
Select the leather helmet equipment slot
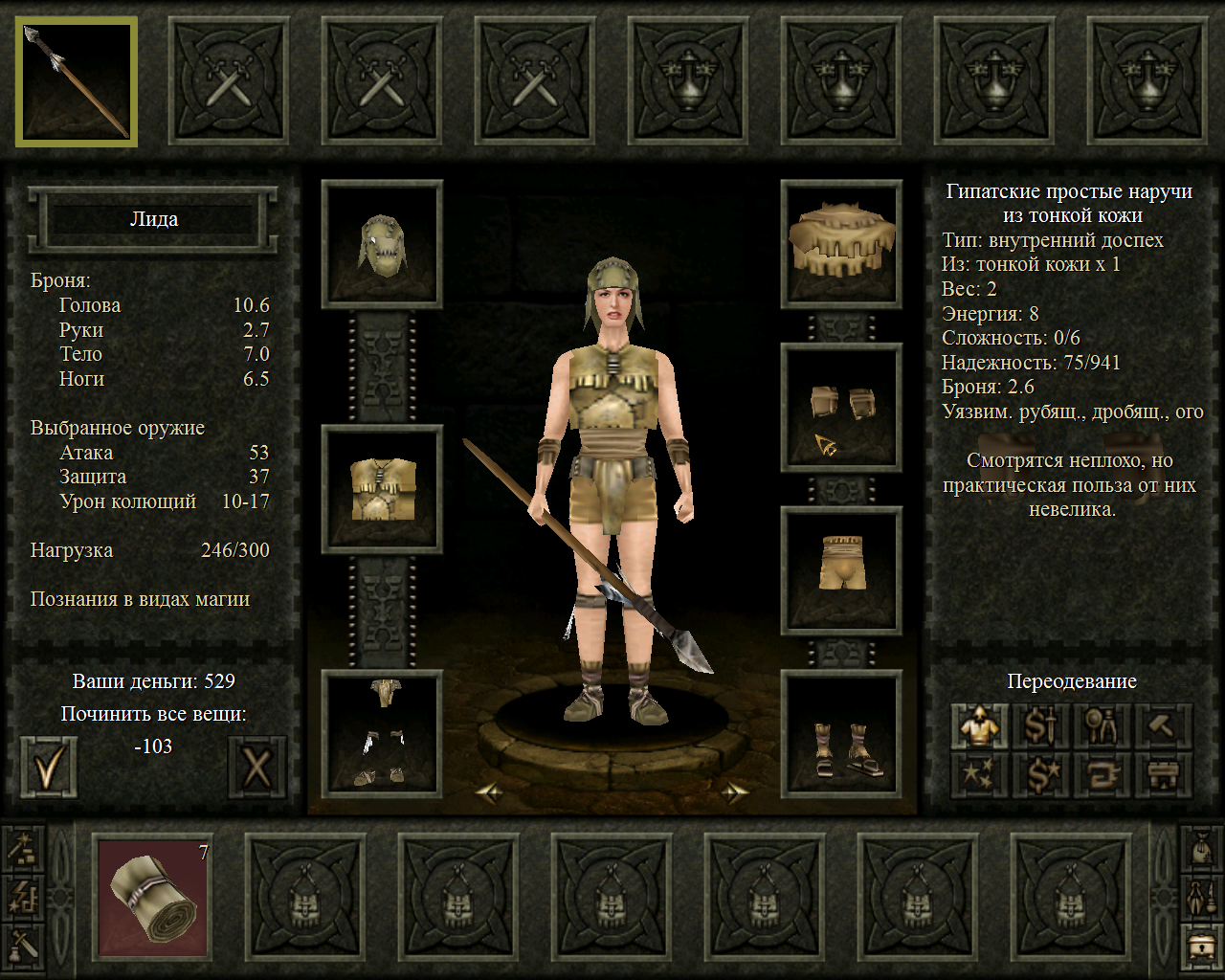point(382,244)
